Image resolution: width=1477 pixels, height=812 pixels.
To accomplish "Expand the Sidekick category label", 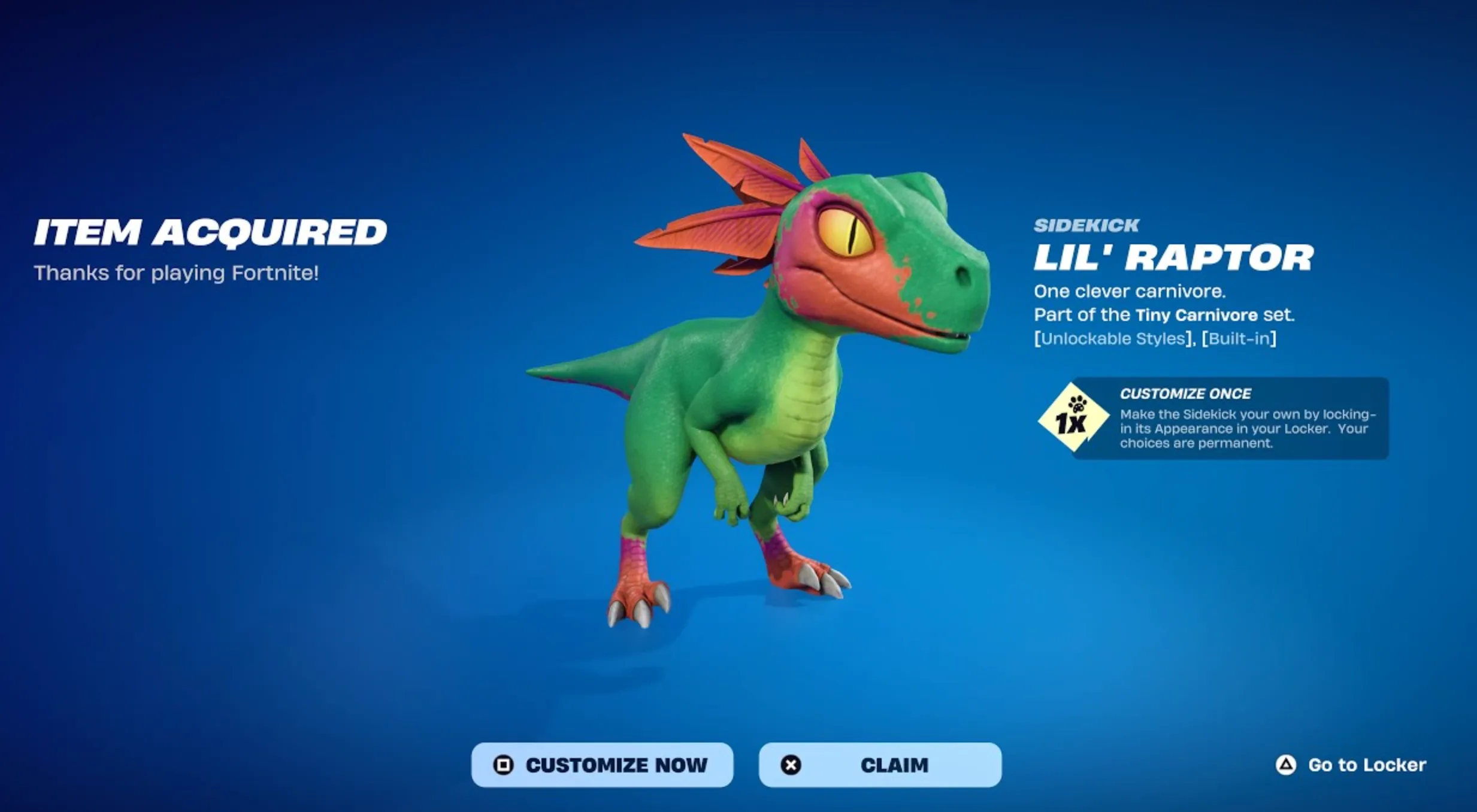I will pos(1087,225).
